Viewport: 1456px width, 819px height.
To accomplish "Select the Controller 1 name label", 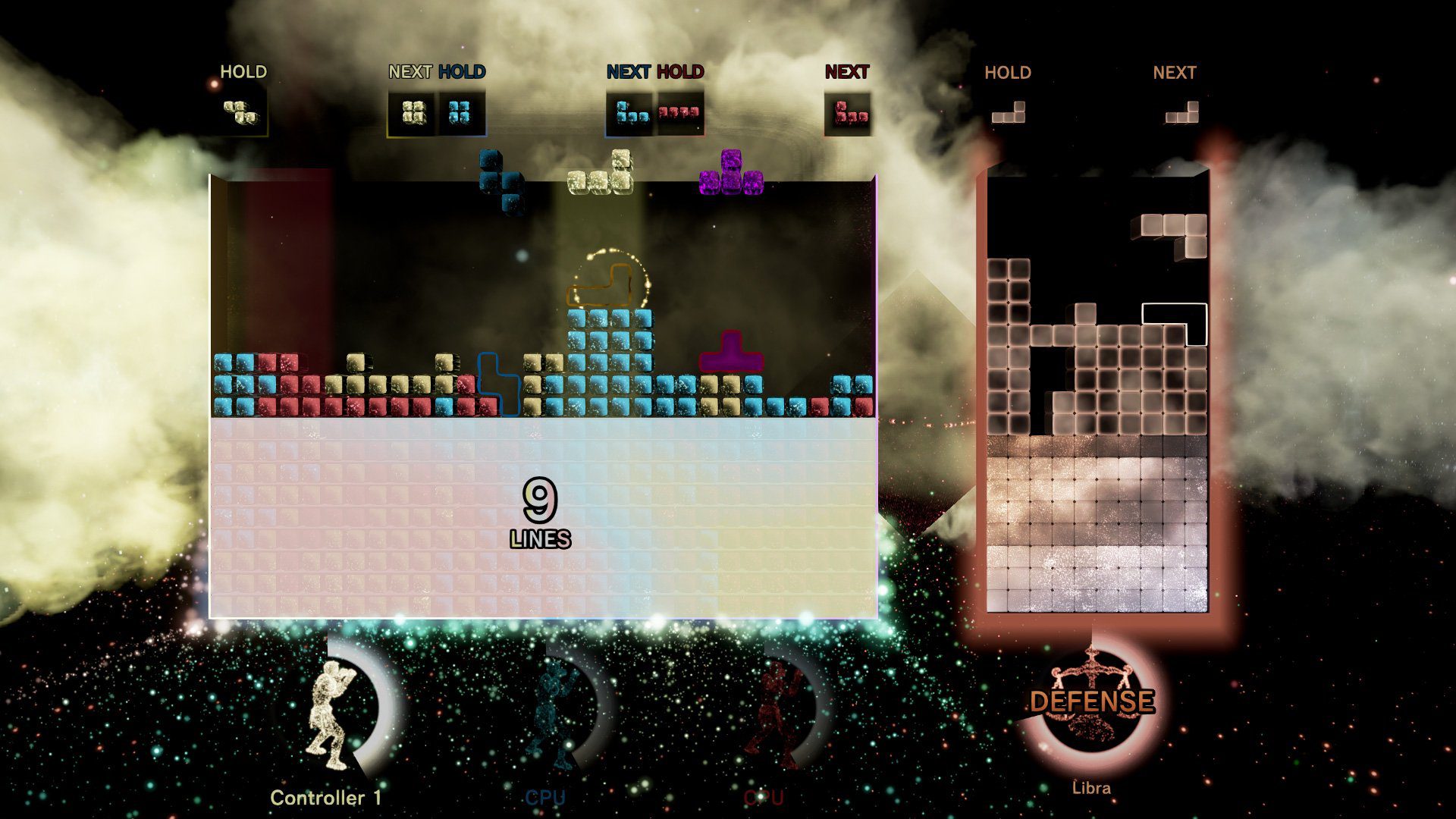I will 328,795.
